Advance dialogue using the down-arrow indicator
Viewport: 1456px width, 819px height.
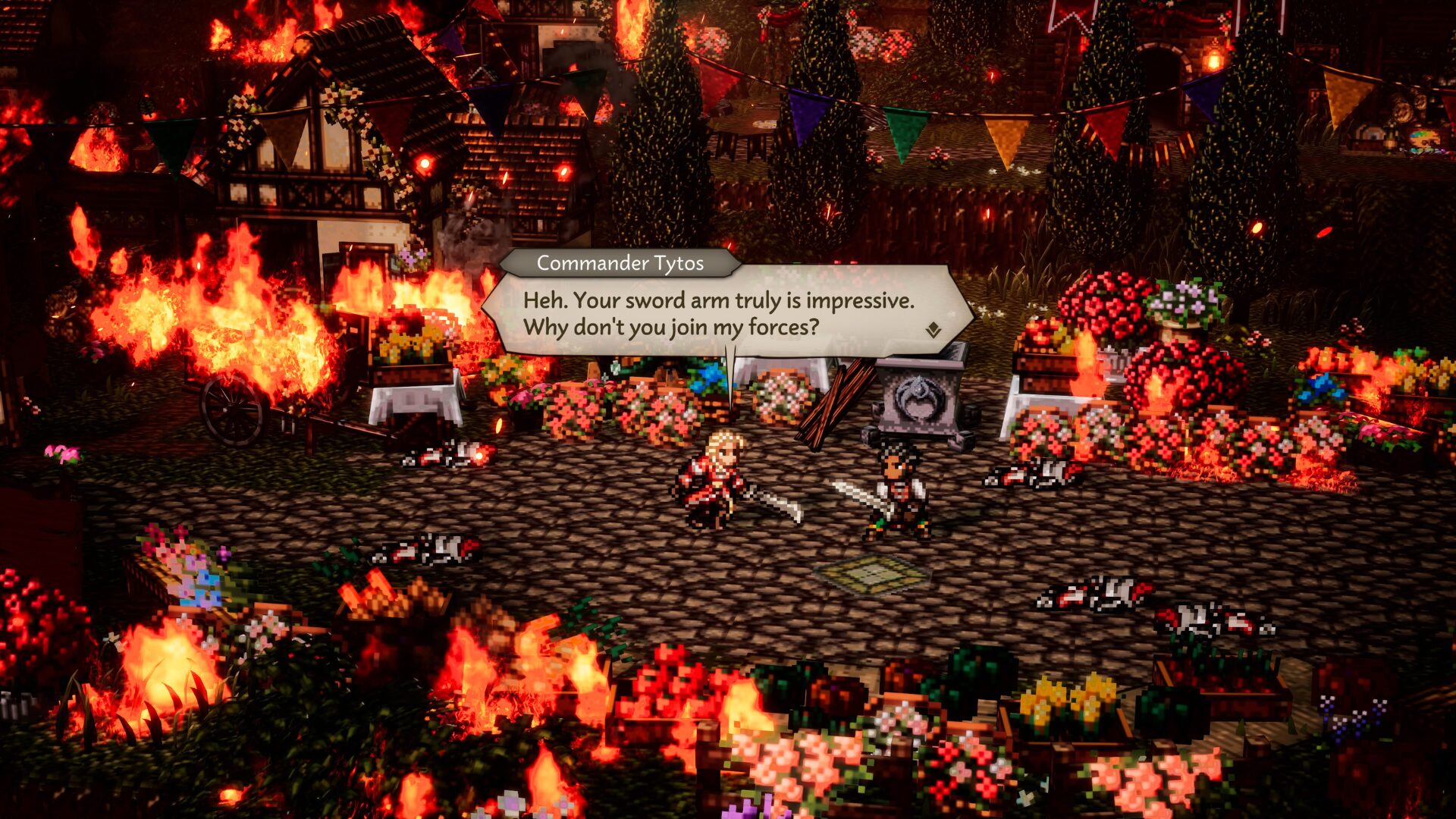click(933, 330)
